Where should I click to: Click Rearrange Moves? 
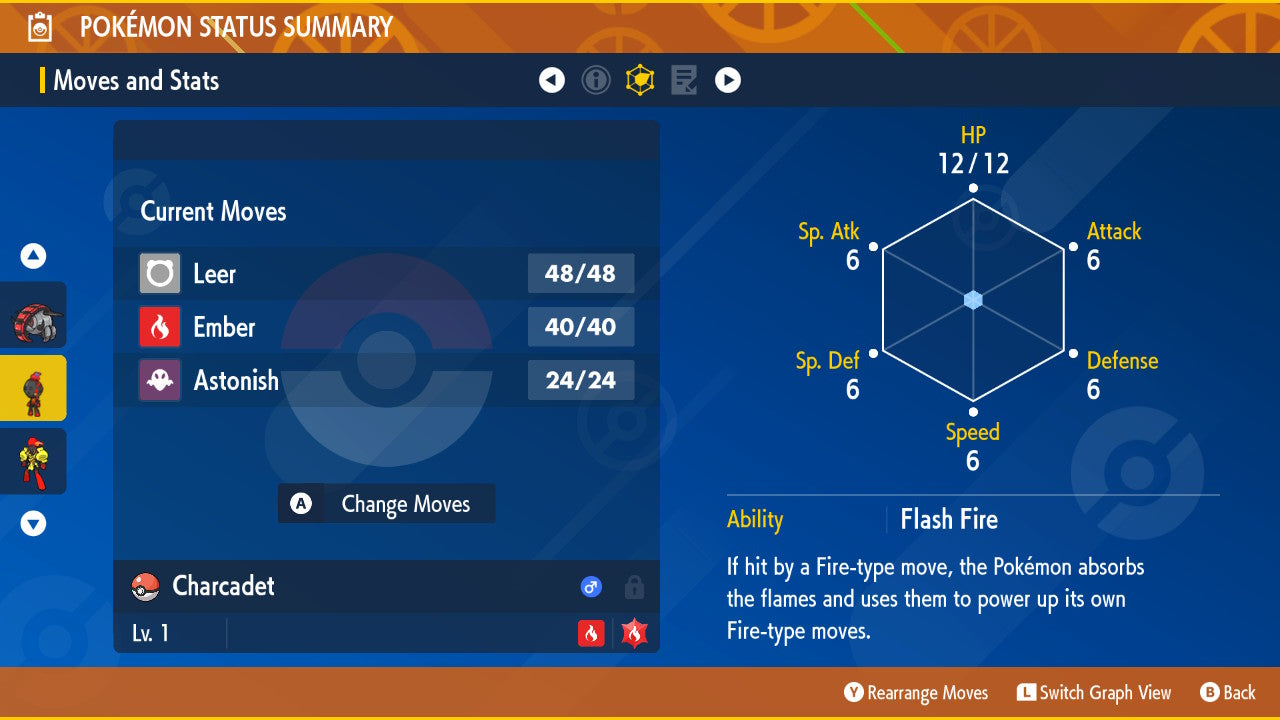pyautogui.click(x=916, y=693)
